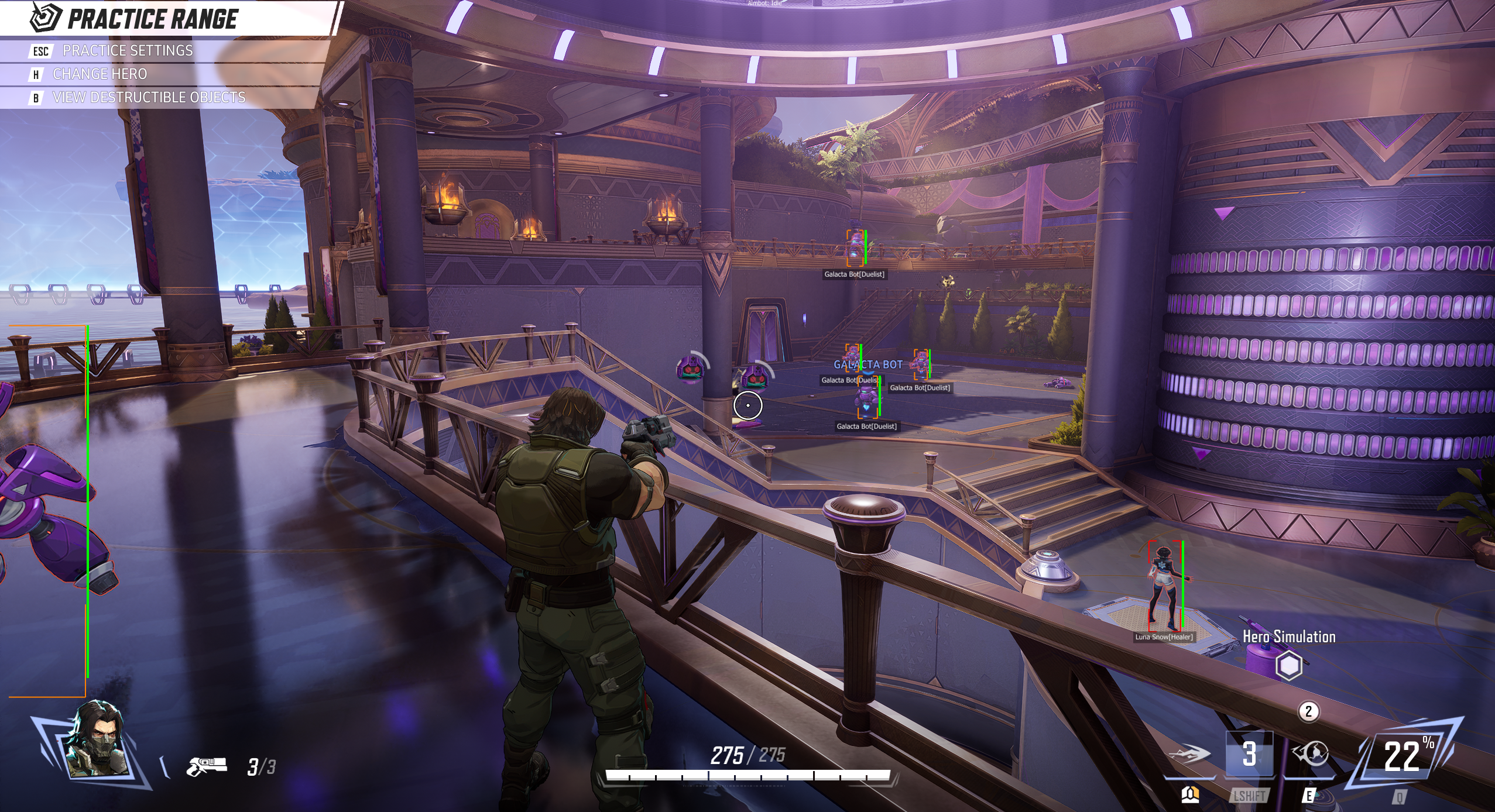1495x812 pixels.
Task: Open Practice Settings from the range menu
Action: coord(127,51)
